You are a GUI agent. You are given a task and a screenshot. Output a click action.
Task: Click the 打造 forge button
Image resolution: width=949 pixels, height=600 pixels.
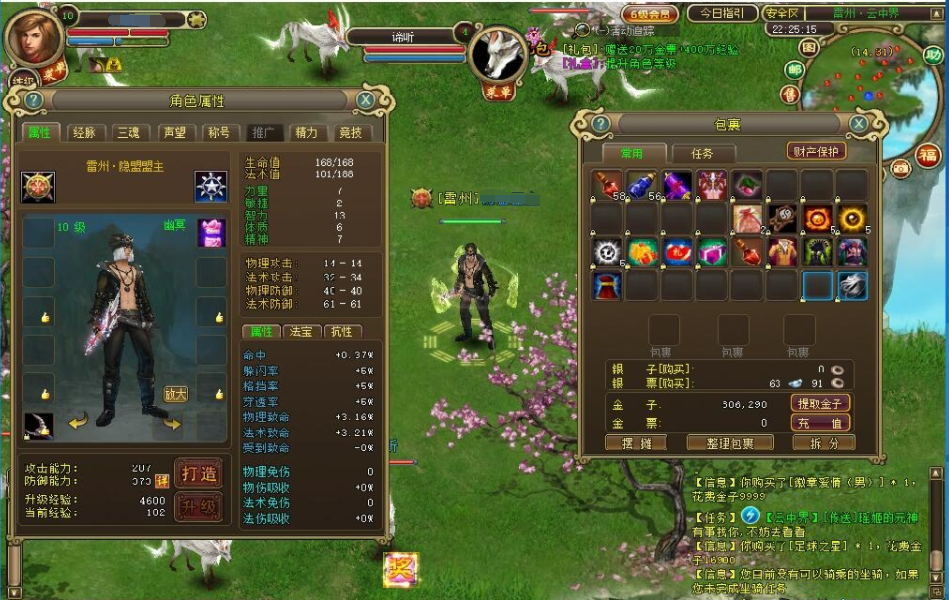pos(197,472)
